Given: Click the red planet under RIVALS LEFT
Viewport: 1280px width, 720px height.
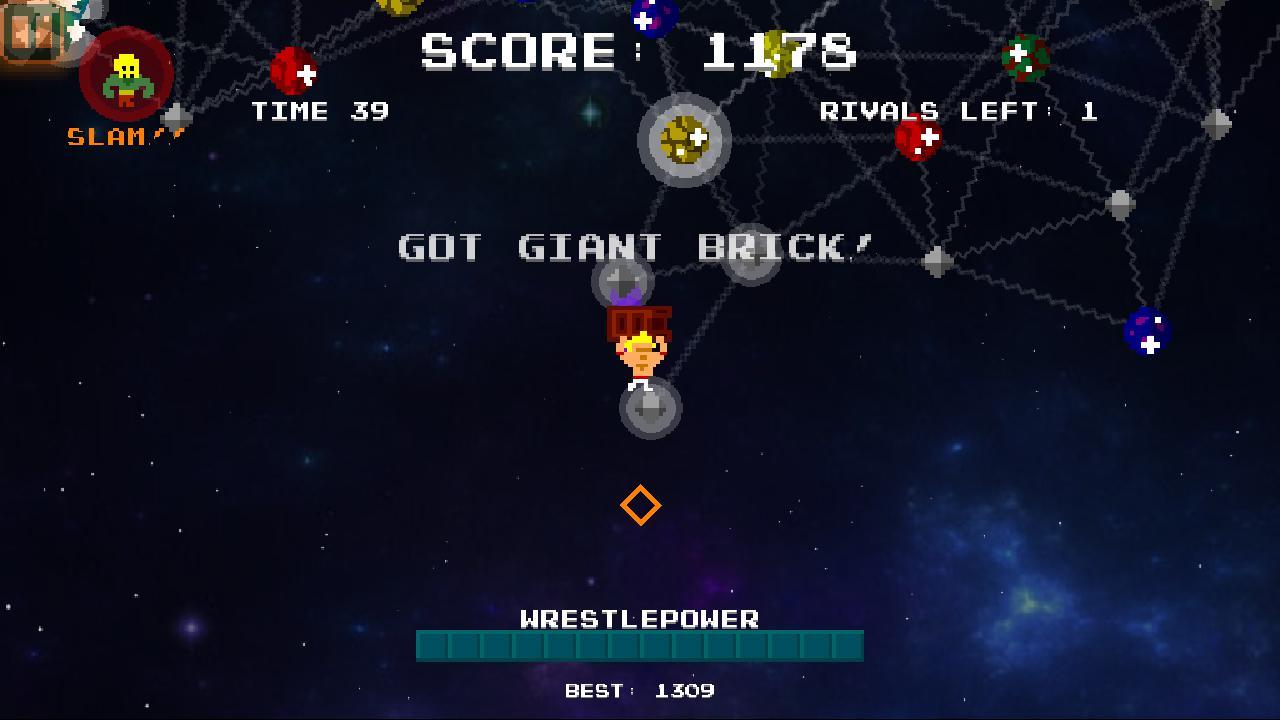Looking at the screenshot, I should 920,143.
